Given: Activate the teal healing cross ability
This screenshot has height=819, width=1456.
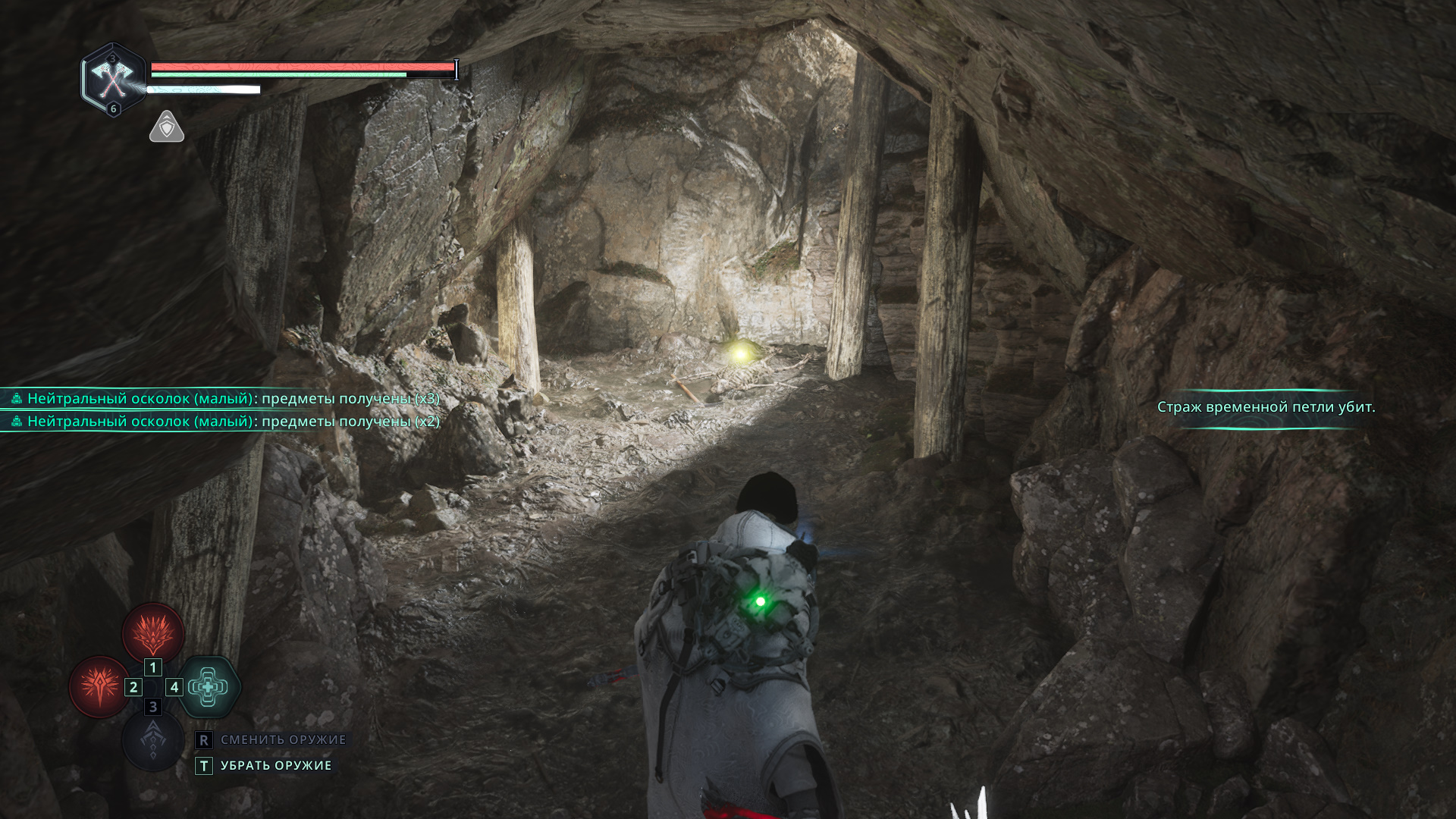Looking at the screenshot, I should click(x=209, y=687).
